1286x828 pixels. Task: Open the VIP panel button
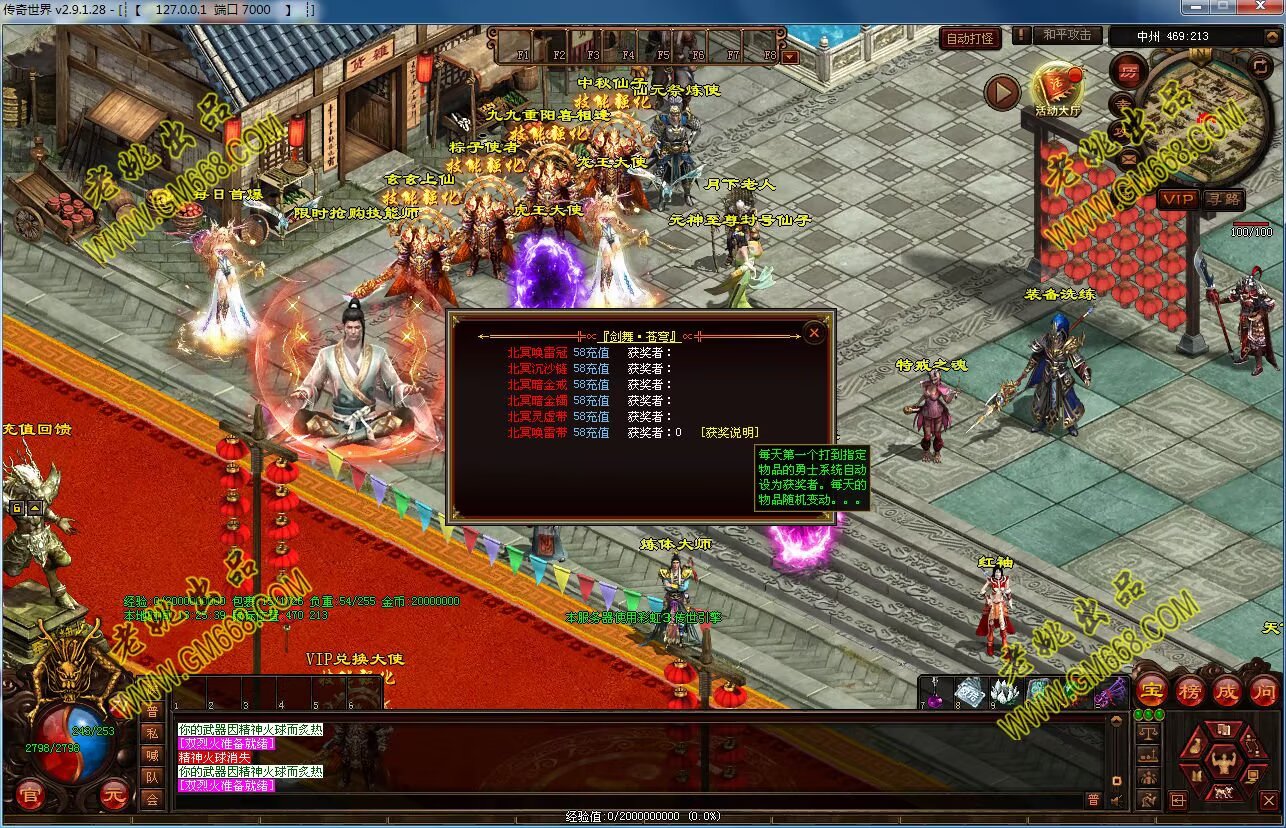(x=1178, y=199)
